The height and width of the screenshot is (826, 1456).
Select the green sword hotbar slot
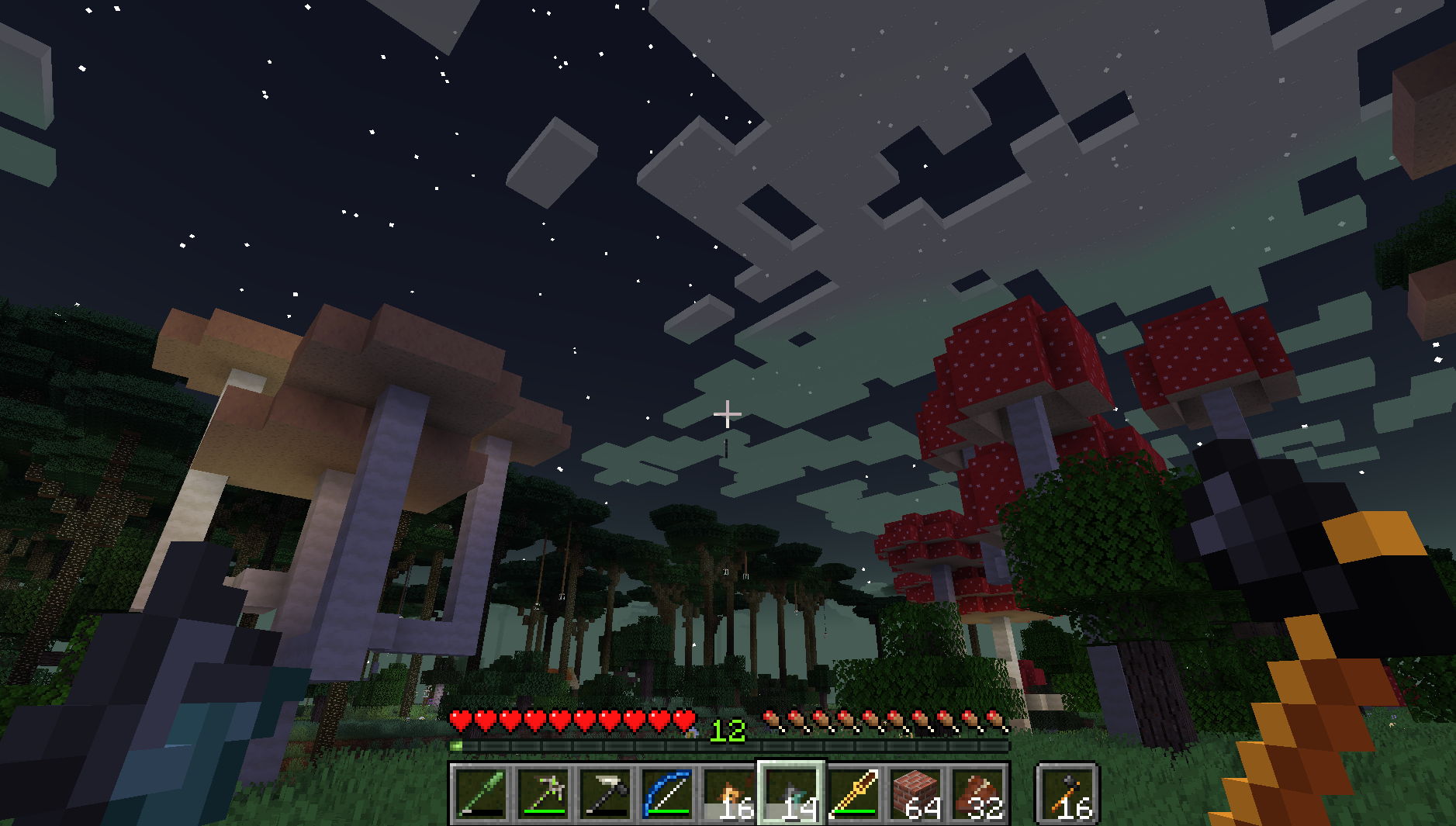[481, 793]
